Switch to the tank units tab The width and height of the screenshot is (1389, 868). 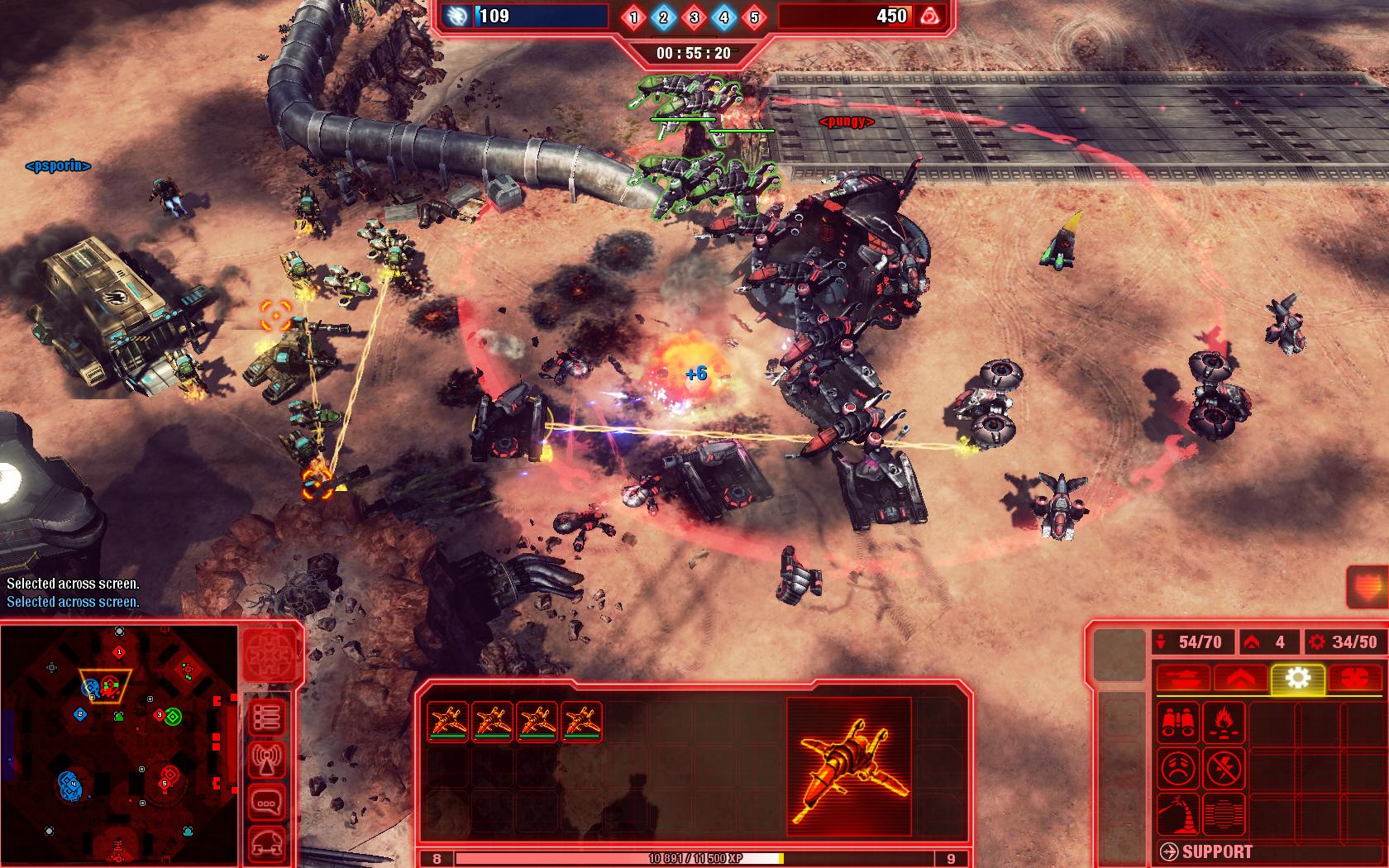pos(1182,679)
